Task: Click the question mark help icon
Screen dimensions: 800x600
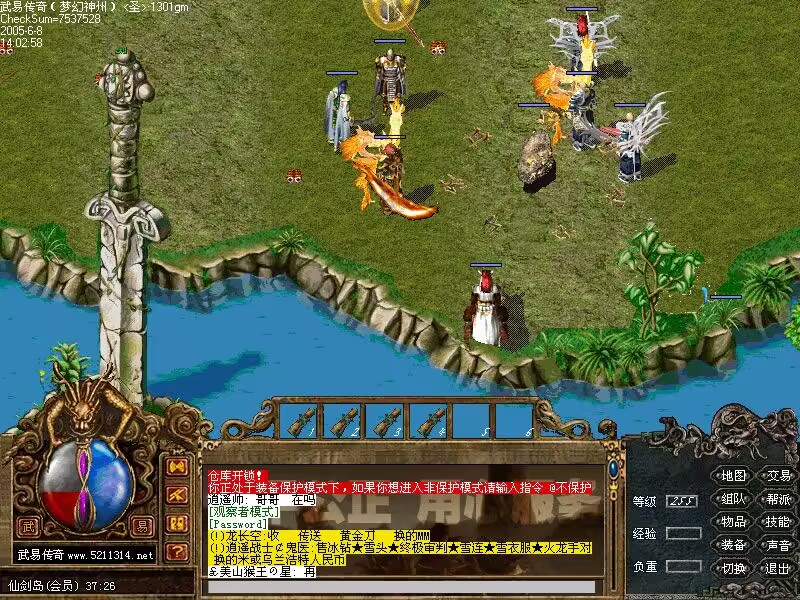Action: 177,550
